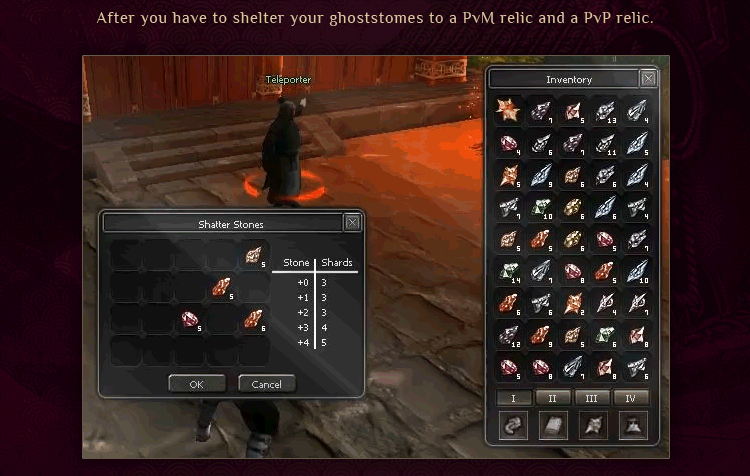Image resolution: width=750 pixels, height=476 pixels.
Task: Select the pale stone in Shatter Stones grid
Action: (x=254, y=256)
